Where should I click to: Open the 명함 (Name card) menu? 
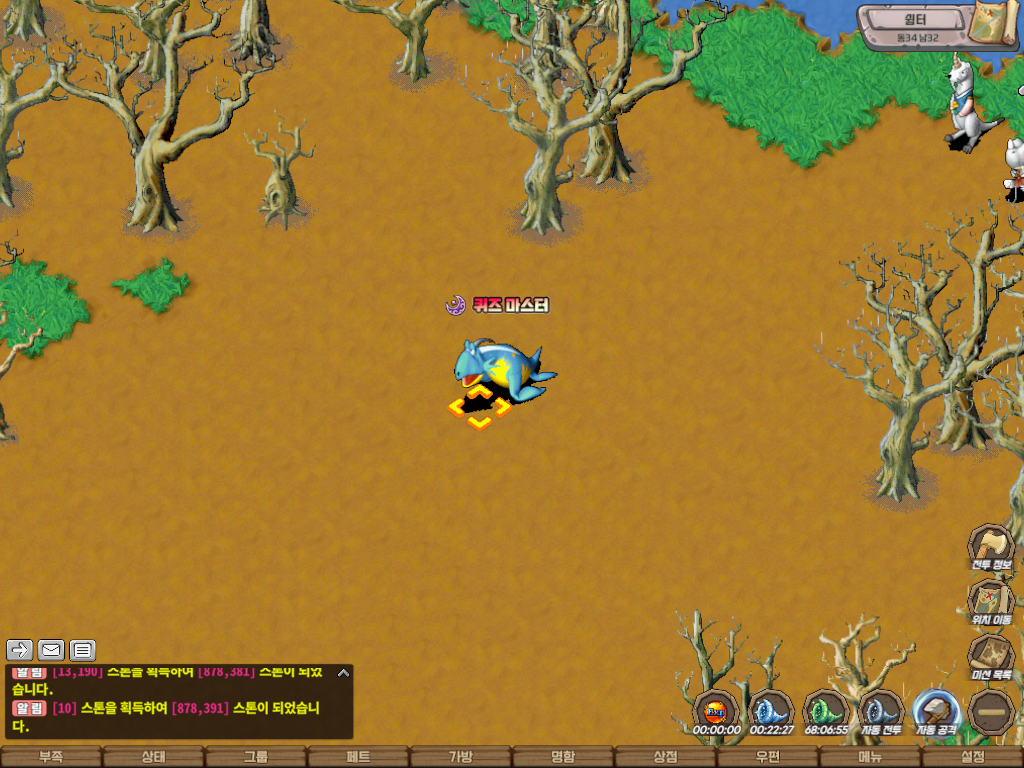pos(563,757)
